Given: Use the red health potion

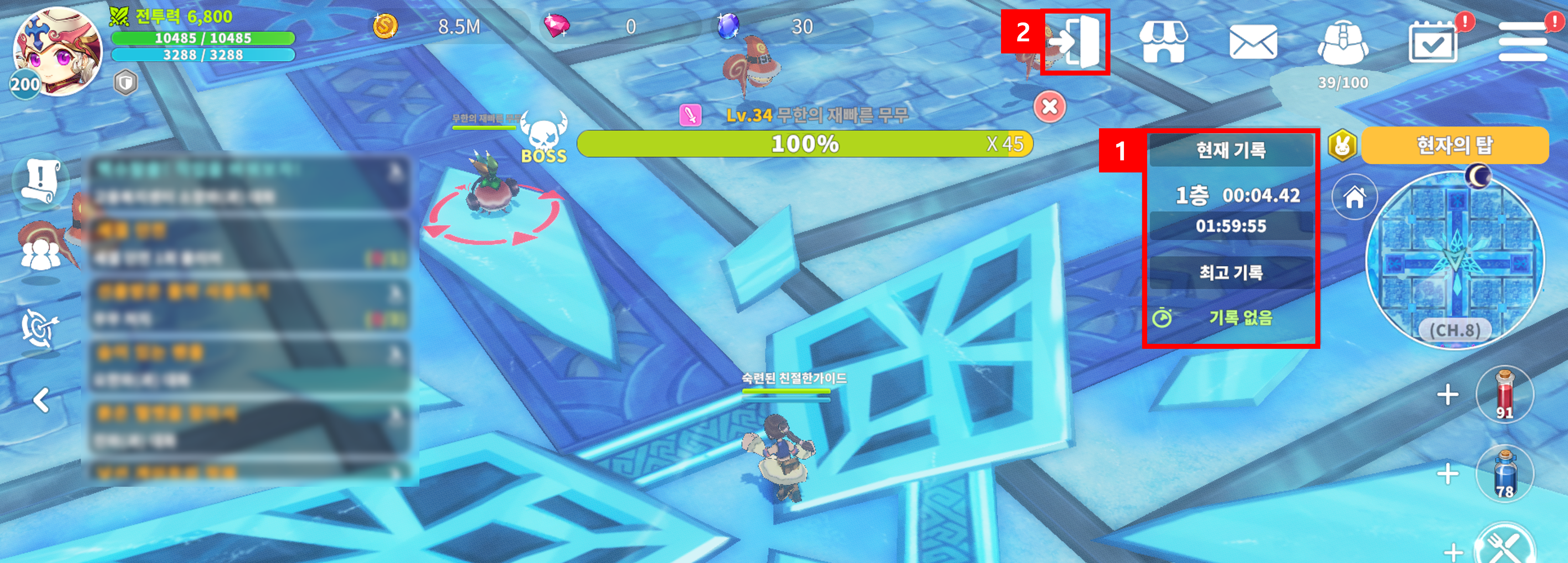Looking at the screenshot, I should [1504, 394].
